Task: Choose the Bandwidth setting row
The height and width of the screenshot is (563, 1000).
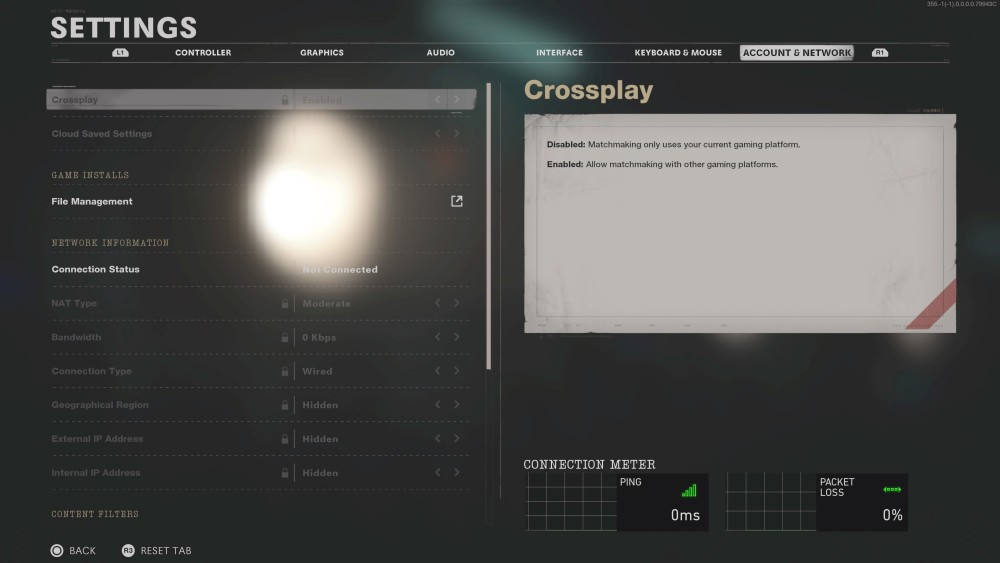Action: (77, 338)
